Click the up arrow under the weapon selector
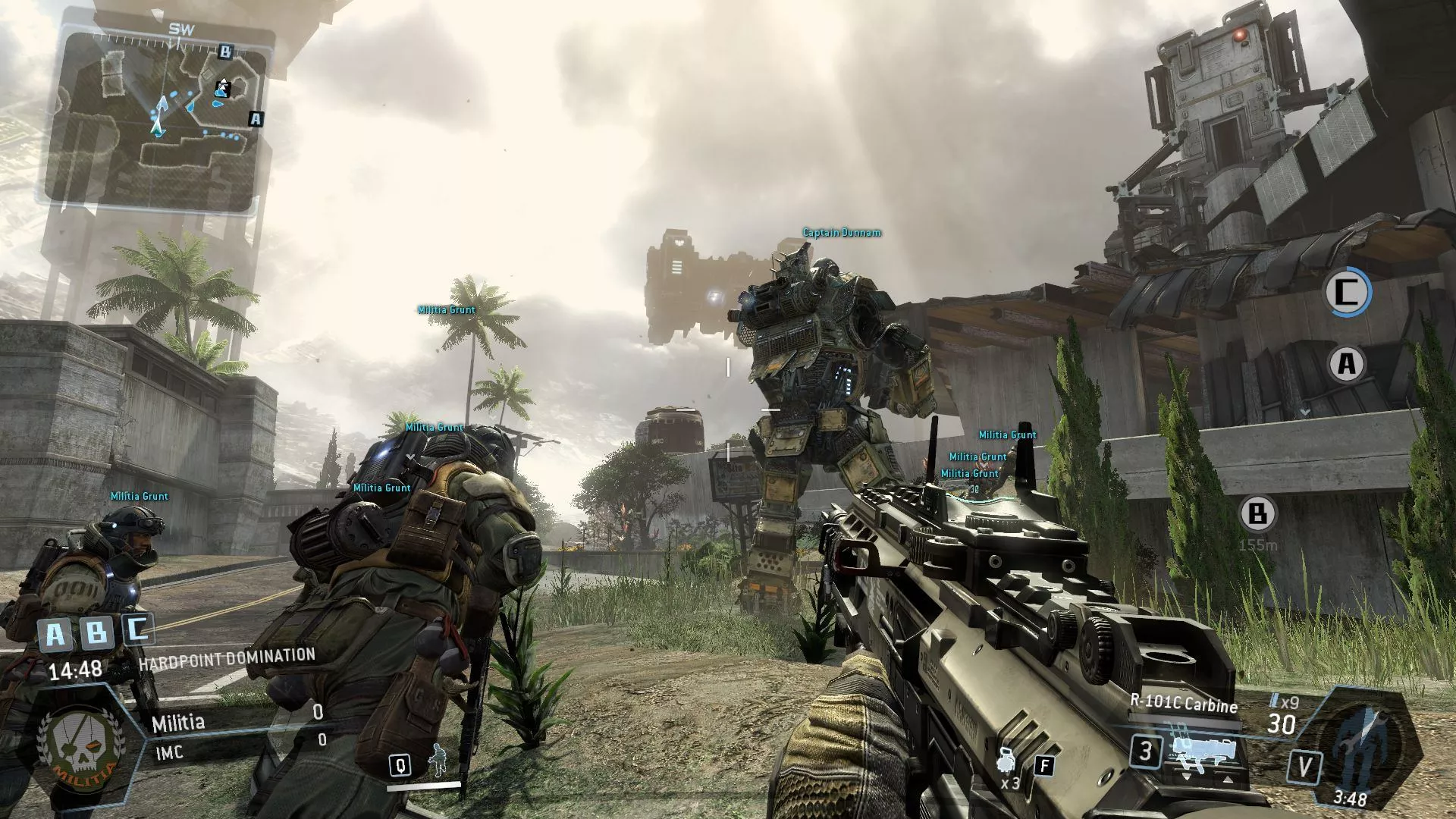Image resolution: width=1456 pixels, height=819 pixels. [x=1228, y=779]
